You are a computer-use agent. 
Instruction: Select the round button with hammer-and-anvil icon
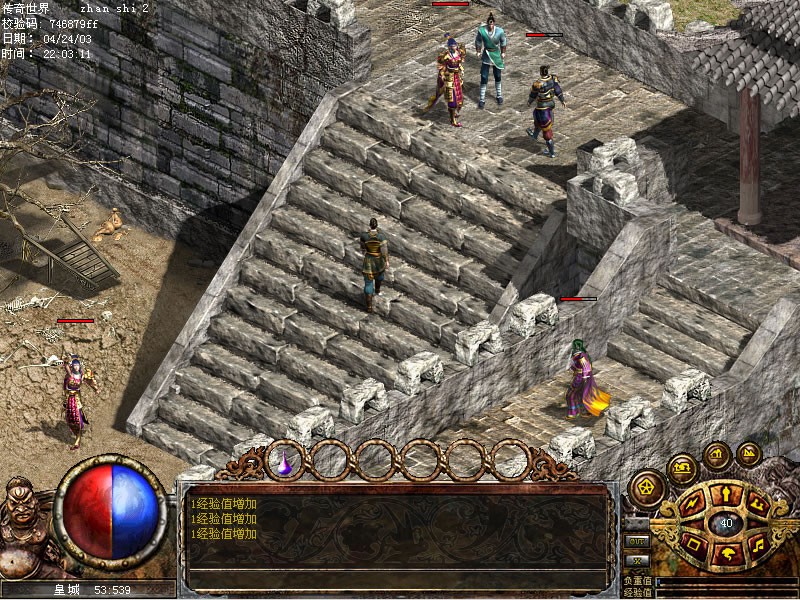click(x=683, y=466)
